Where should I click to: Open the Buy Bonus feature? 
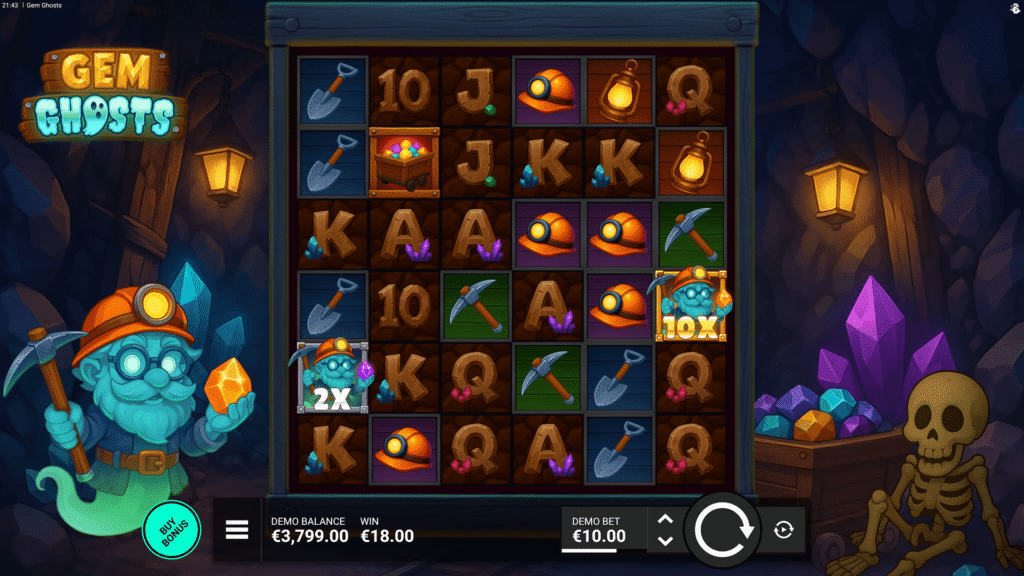tap(172, 529)
